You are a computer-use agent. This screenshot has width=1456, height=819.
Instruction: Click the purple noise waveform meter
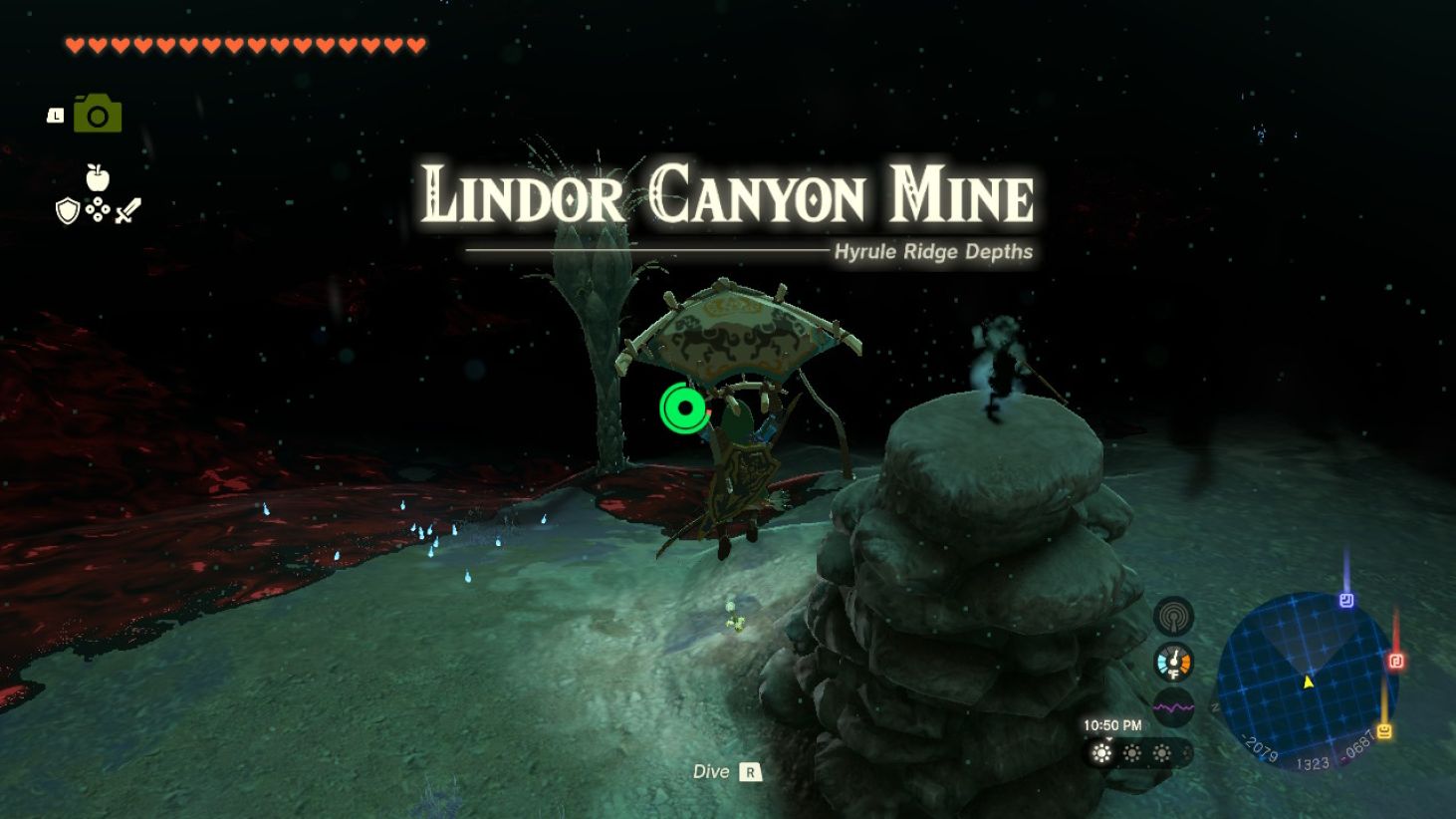1173,707
